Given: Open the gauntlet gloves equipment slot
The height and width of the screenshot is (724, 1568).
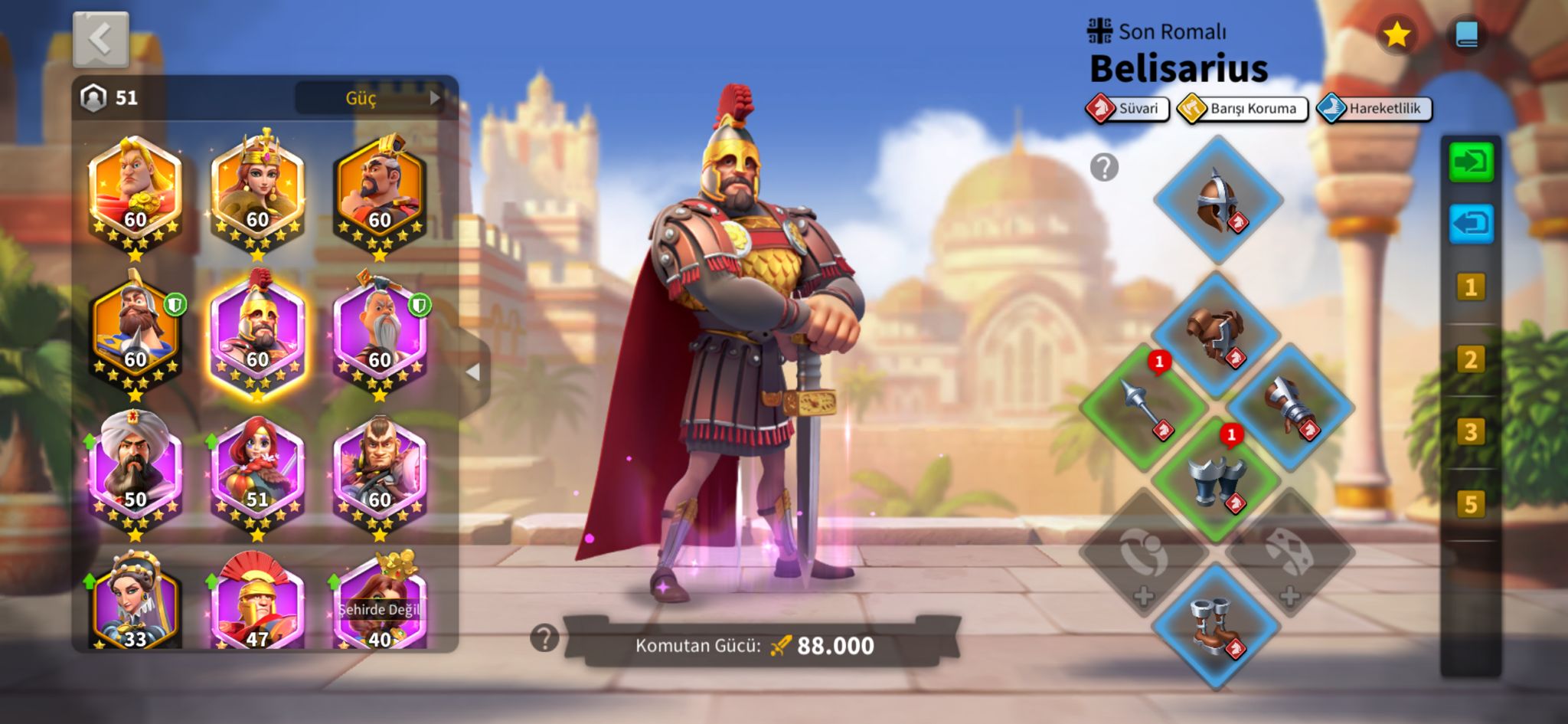Looking at the screenshot, I should pyautogui.click(x=1290, y=407).
